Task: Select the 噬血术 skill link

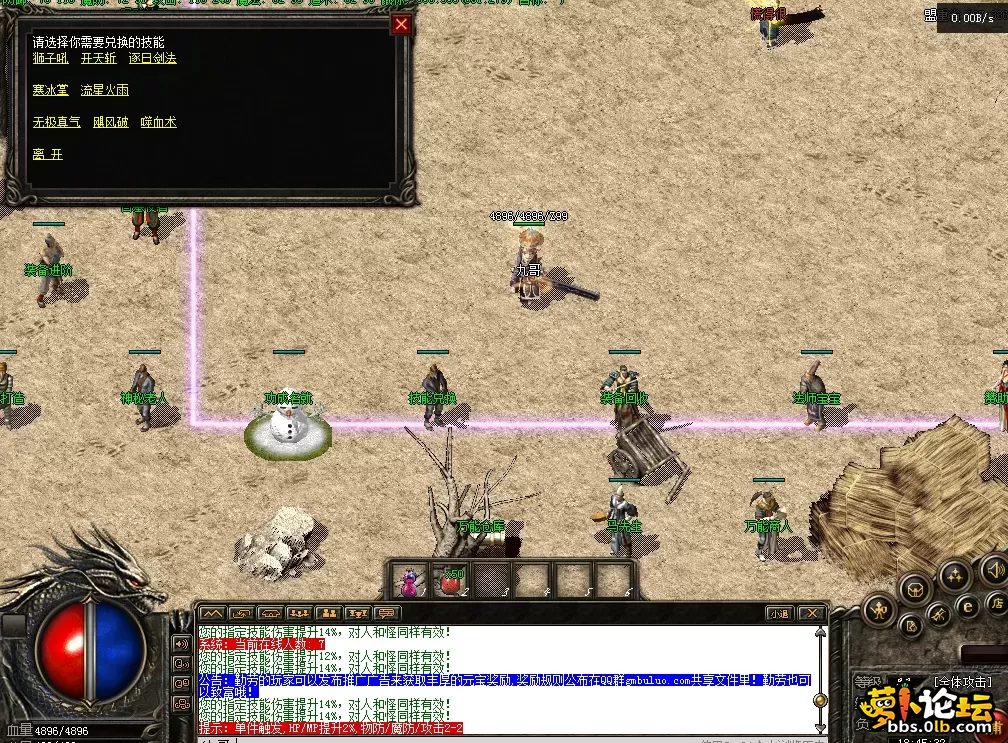Action: pyautogui.click(x=158, y=122)
